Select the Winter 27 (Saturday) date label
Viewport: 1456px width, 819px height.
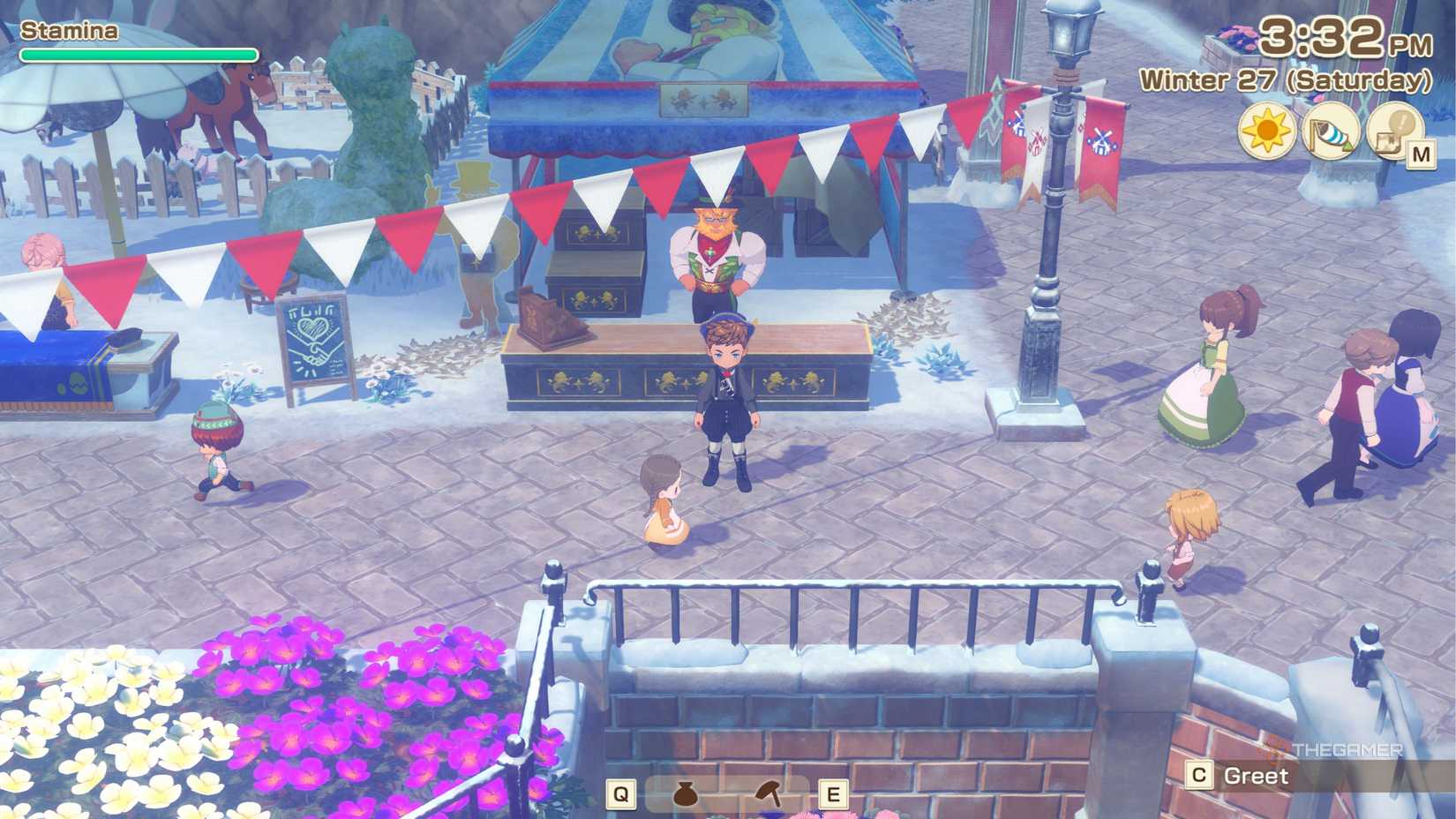tap(1284, 81)
